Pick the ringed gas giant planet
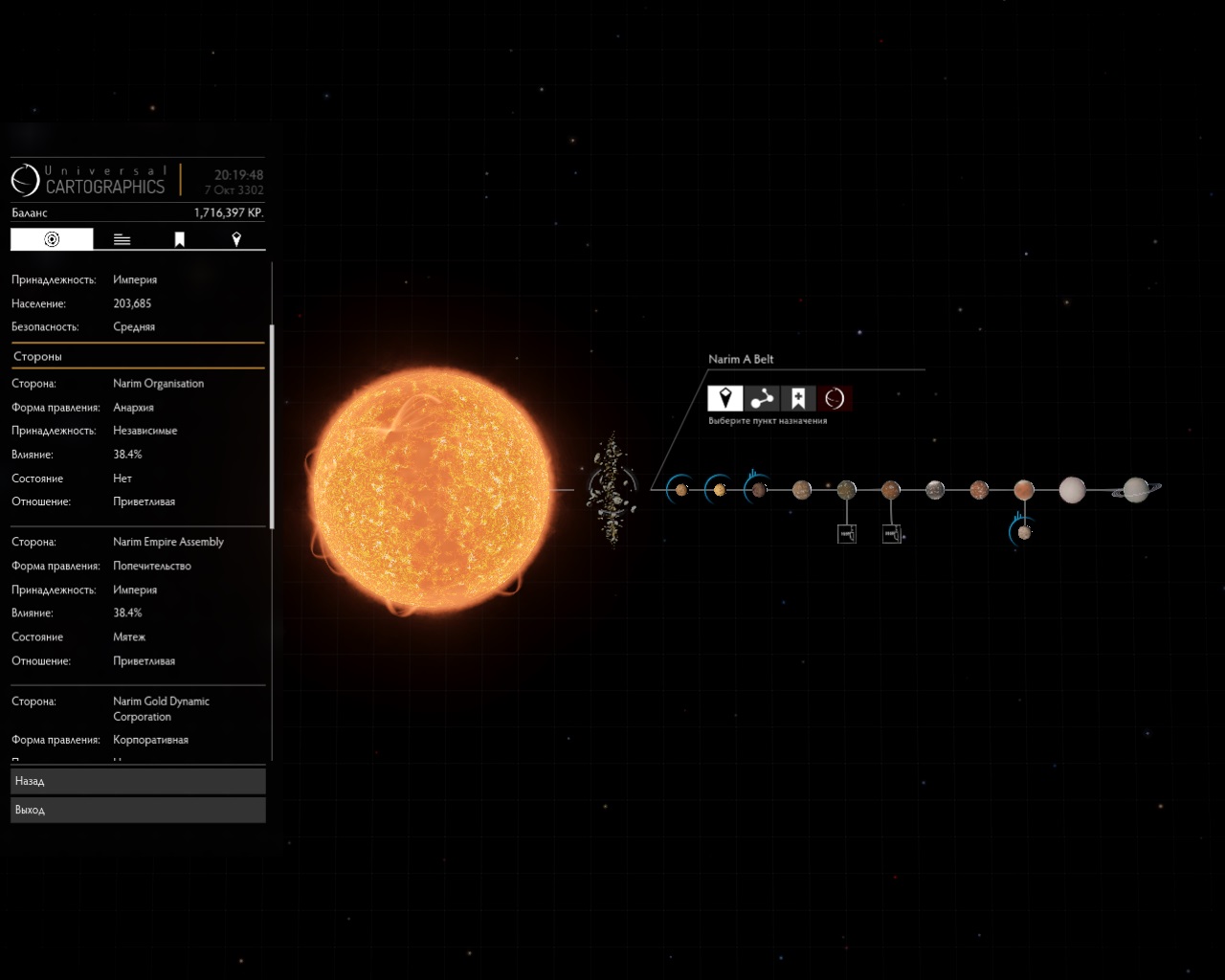Viewport: 1225px width, 980px height. pyautogui.click(x=1136, y=490)
